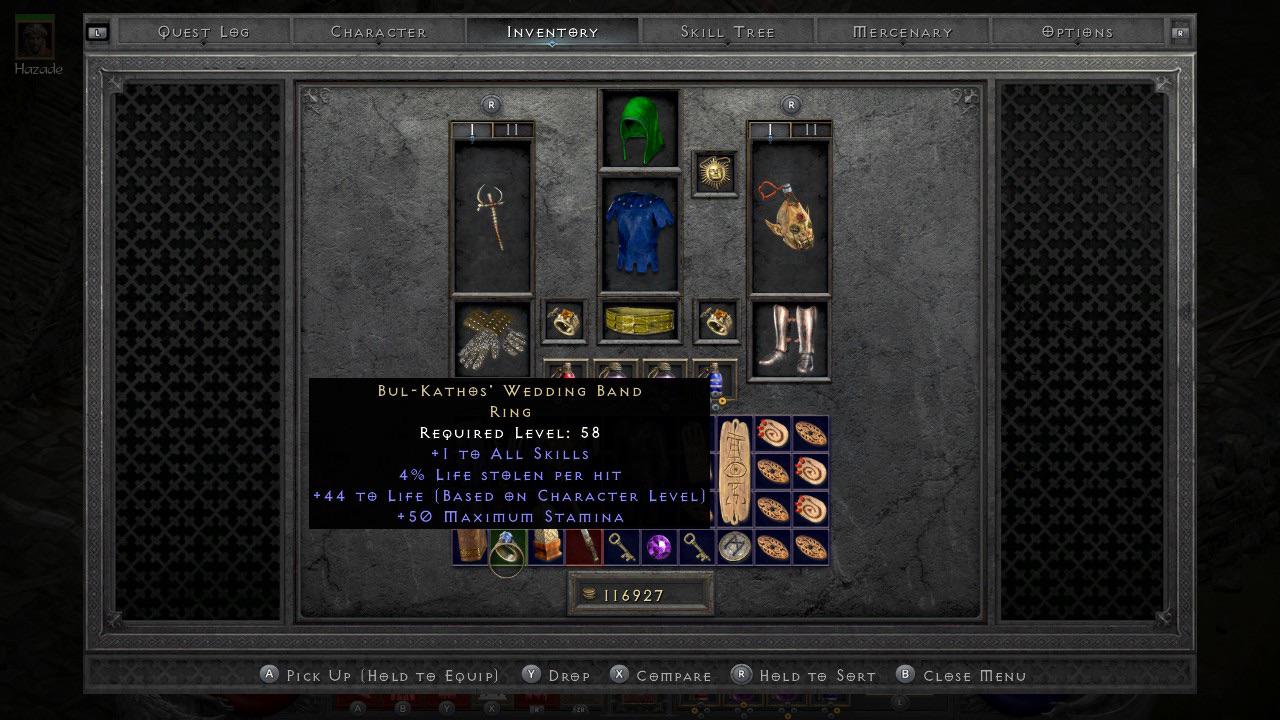
Task: Pick up the purple gem in the inventory
Action: click(658, 545)
